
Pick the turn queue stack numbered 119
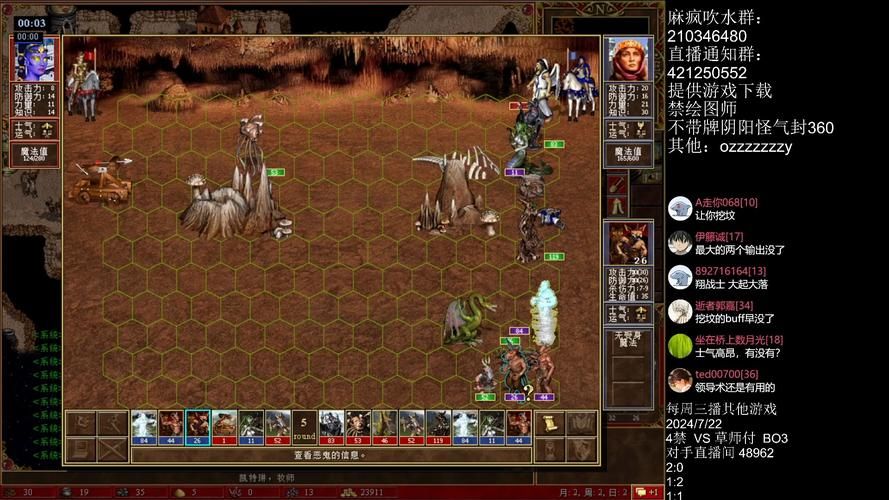pyautogui.click(x=438, y=427)
